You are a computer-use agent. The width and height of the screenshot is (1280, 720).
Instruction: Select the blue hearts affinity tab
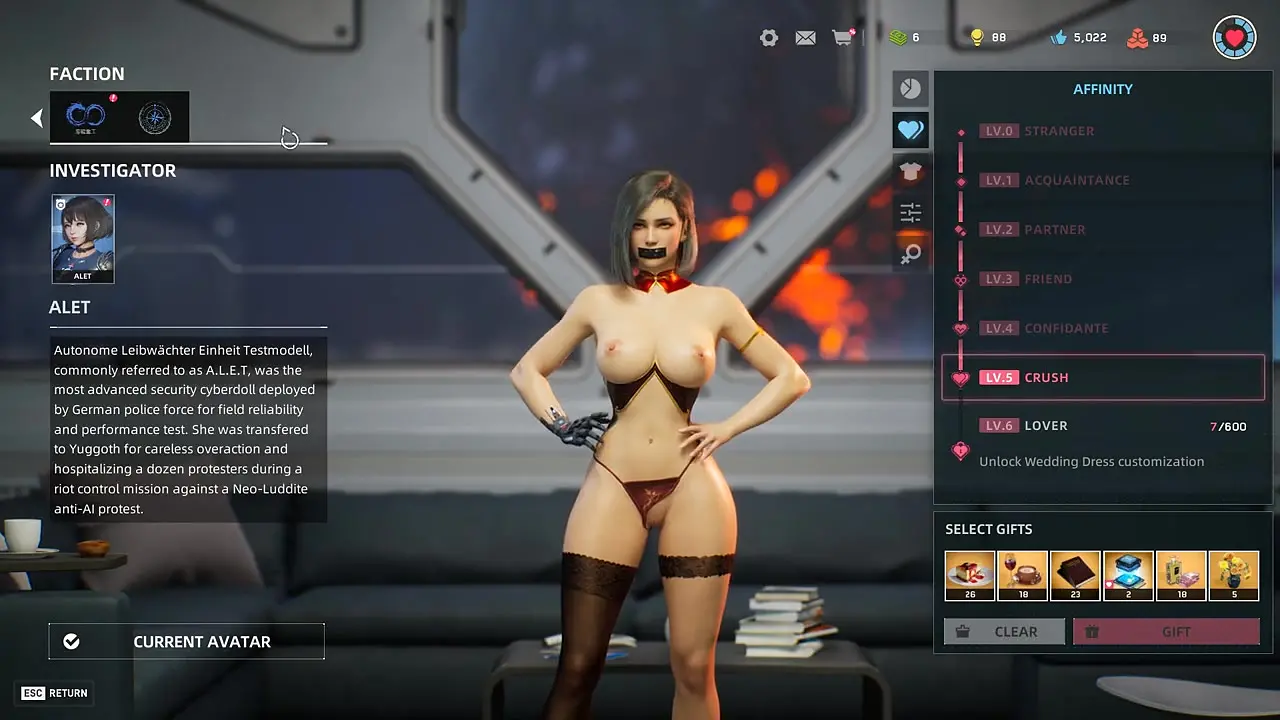(910, 130)
